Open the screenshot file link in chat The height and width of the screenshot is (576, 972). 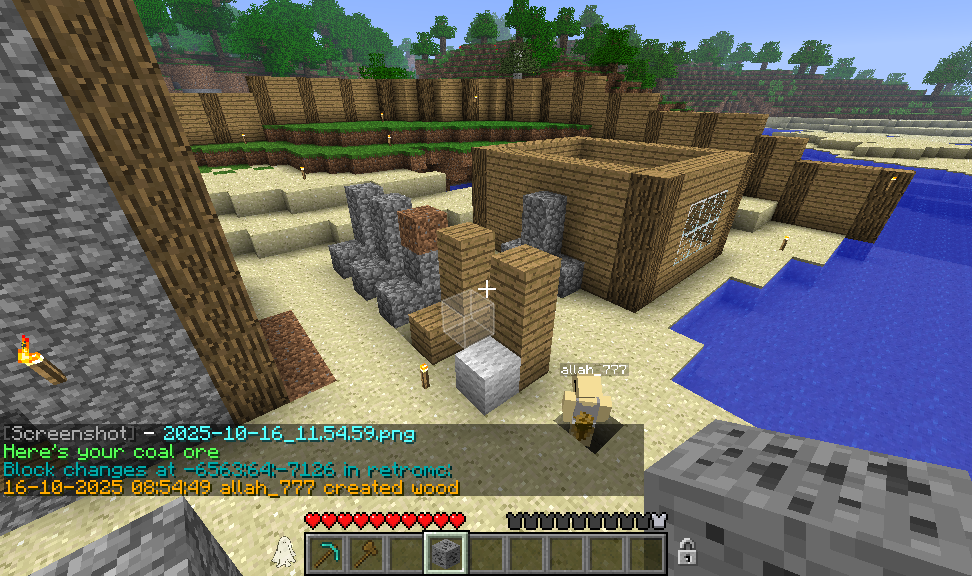tap(288, 434)
